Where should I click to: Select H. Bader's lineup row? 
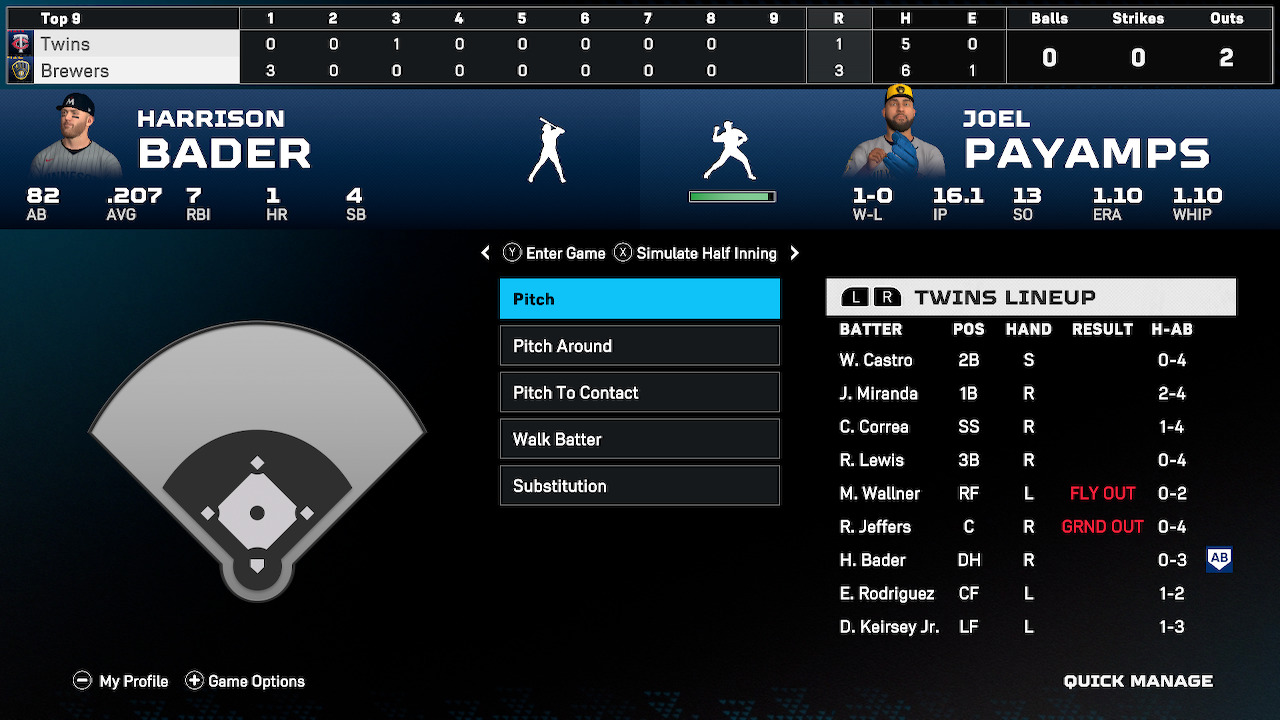pyautogui.click(x=872, y=560)
